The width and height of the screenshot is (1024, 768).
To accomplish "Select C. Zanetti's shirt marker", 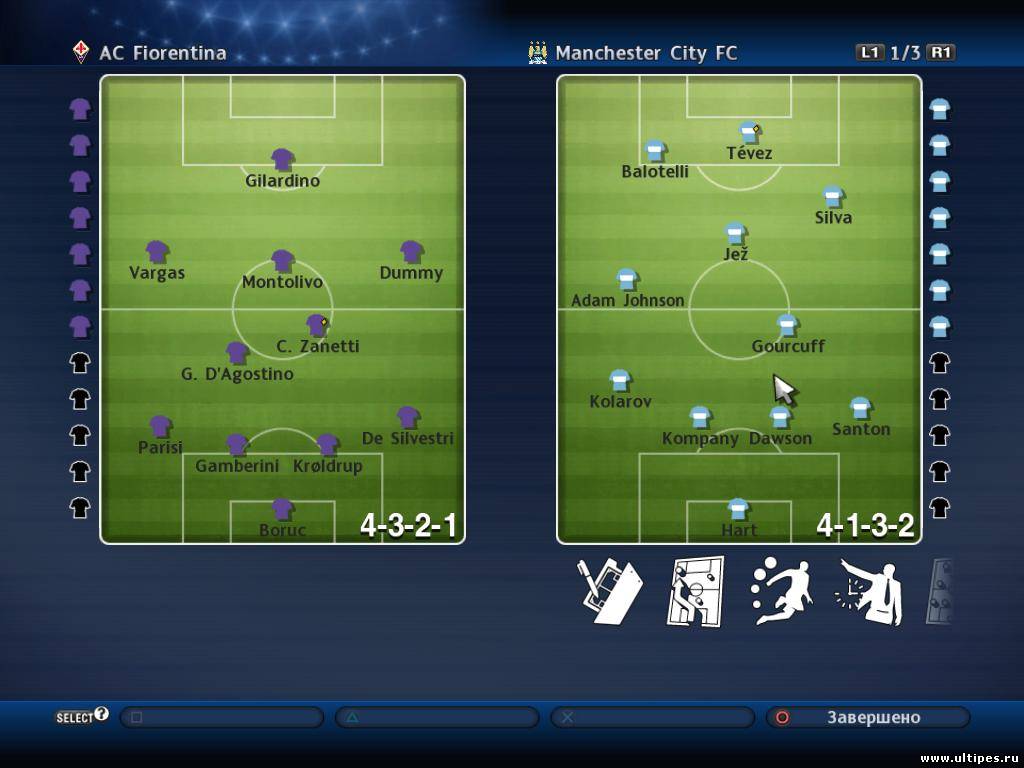I will (317, 326).
